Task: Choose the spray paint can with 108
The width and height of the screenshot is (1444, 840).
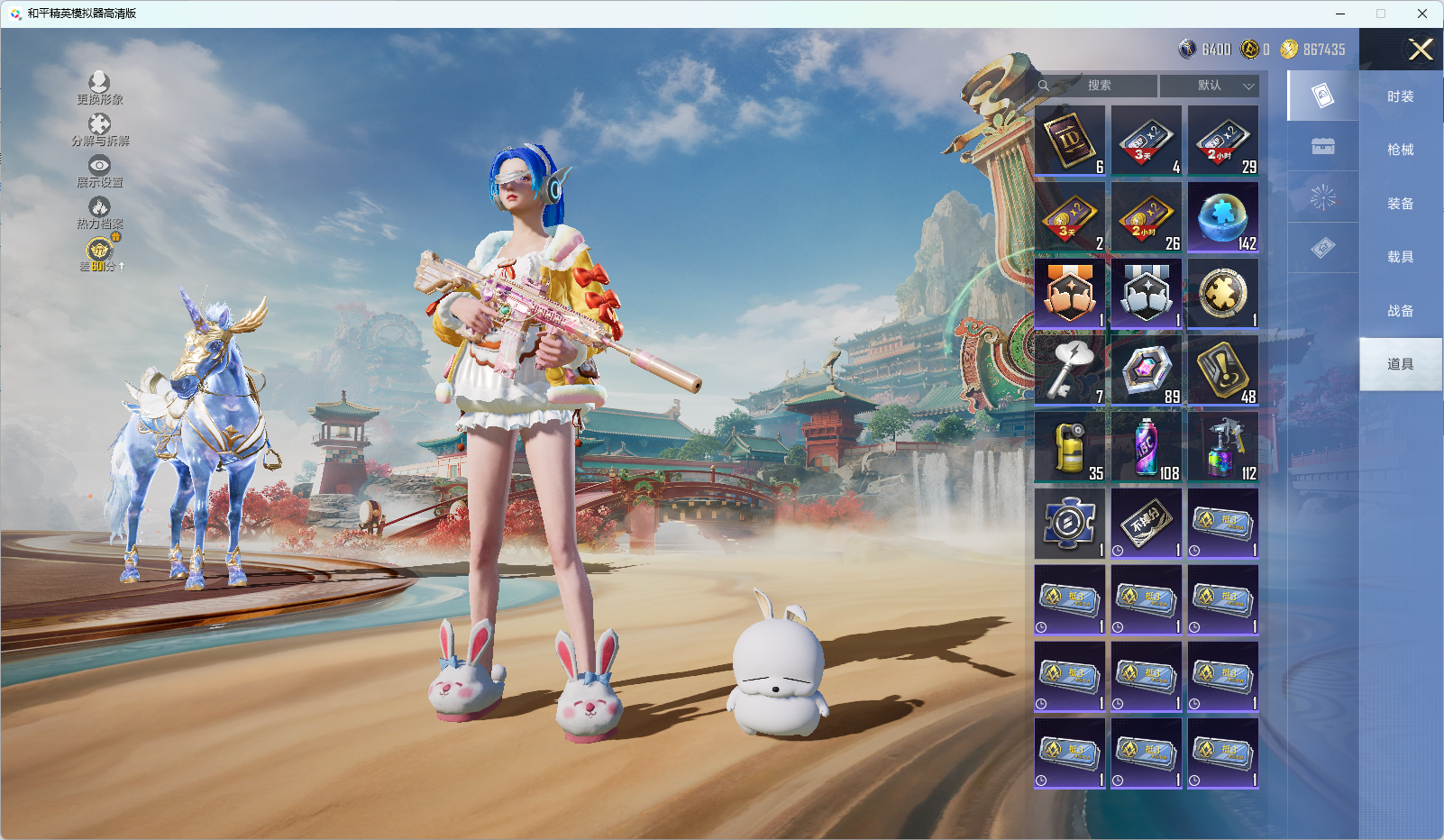Action: [1147, 447]
